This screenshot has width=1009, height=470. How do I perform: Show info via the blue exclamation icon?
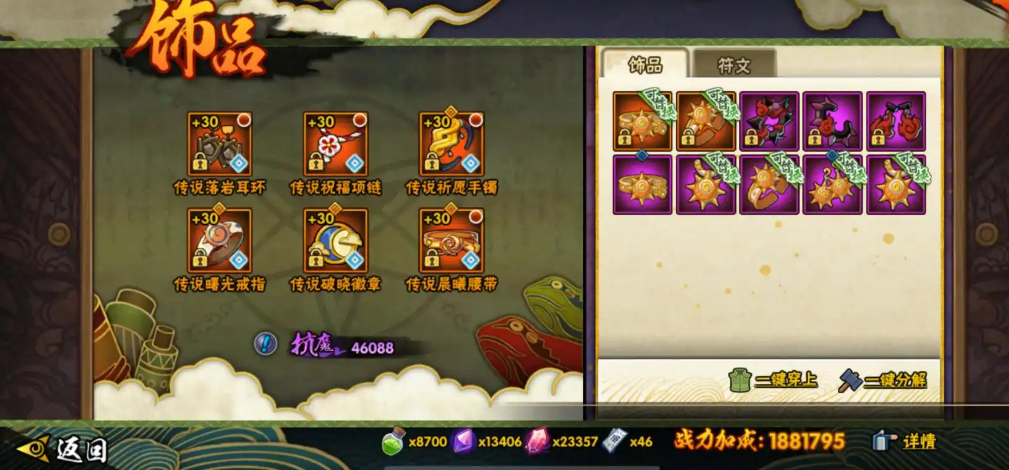click(x=265, y=345)
